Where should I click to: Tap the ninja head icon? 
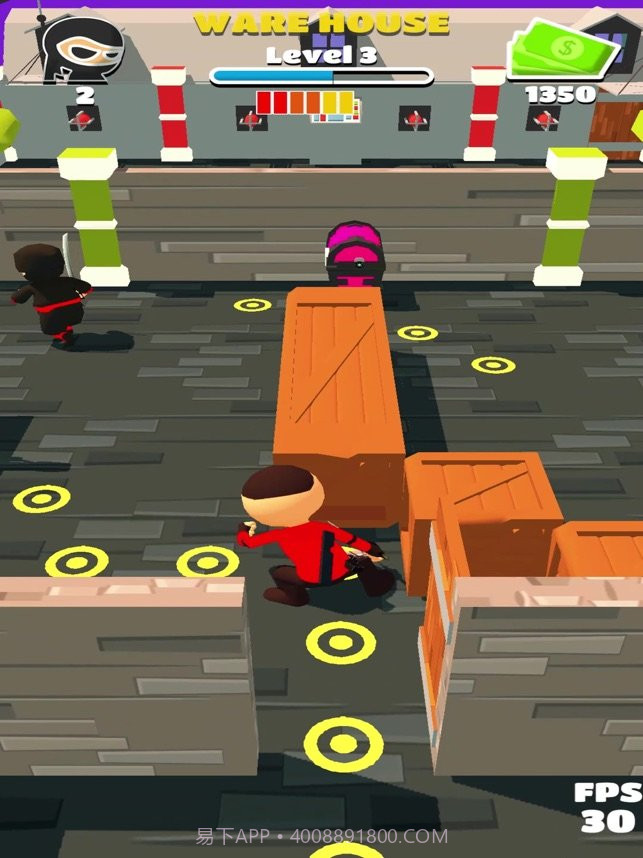point(83,48)
